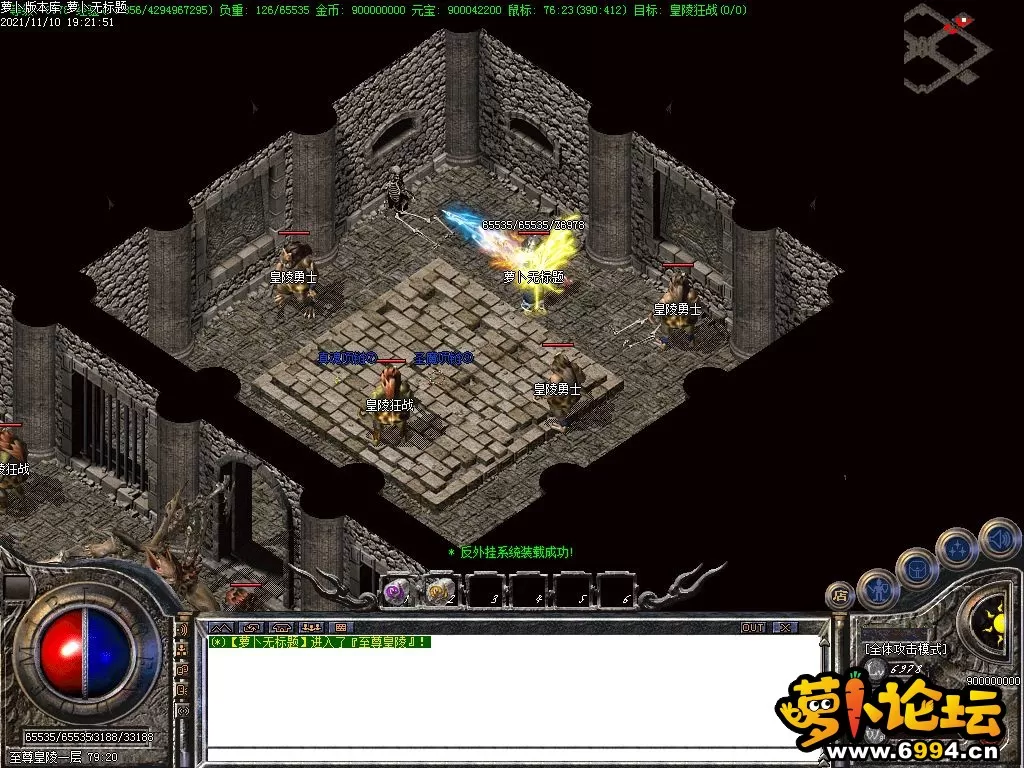This screenshot has height=768, width=1024.
Task: Open the bag inventory button
Action: (917, 568)
